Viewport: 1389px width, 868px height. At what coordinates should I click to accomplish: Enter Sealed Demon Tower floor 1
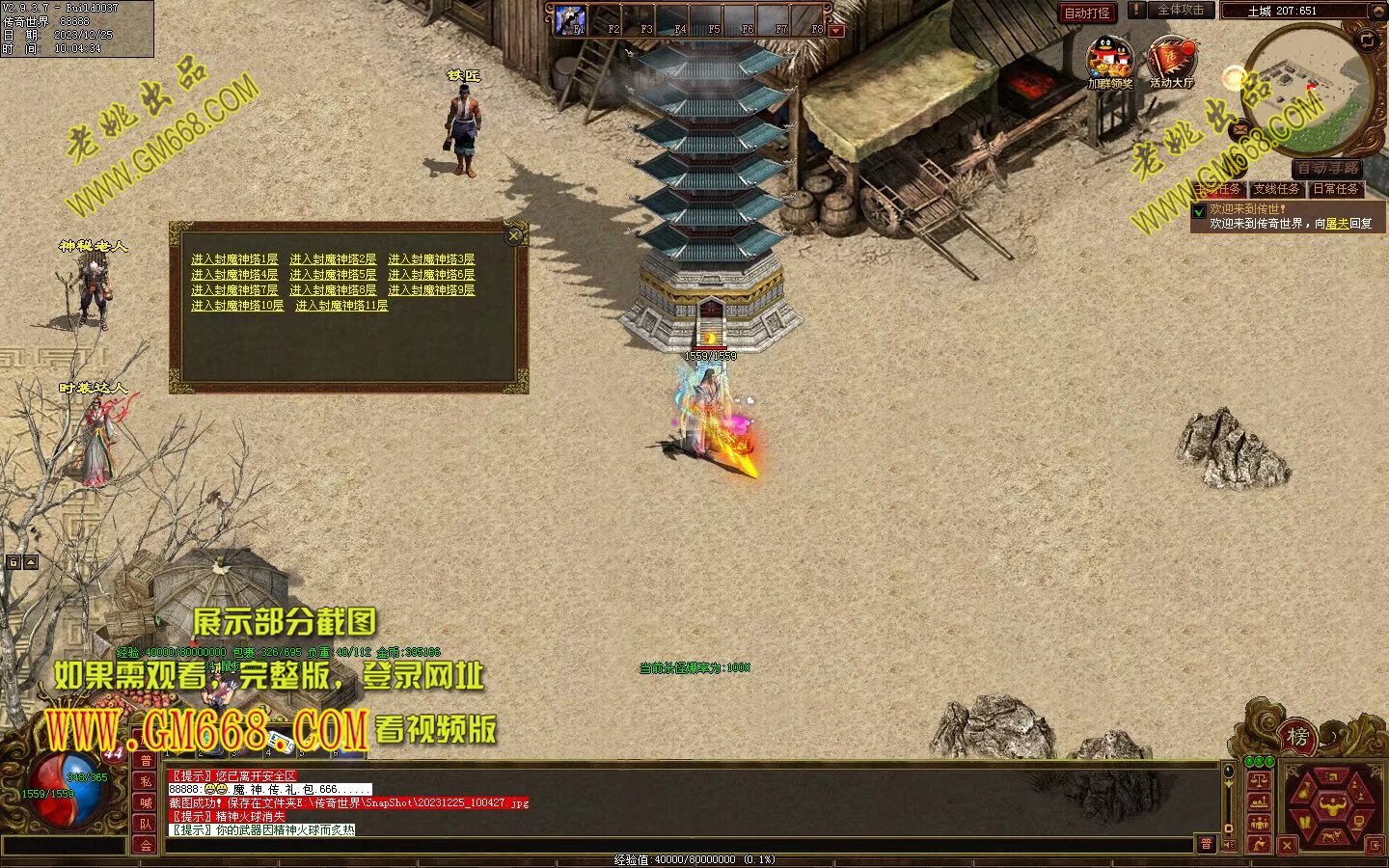pos(234,259)
